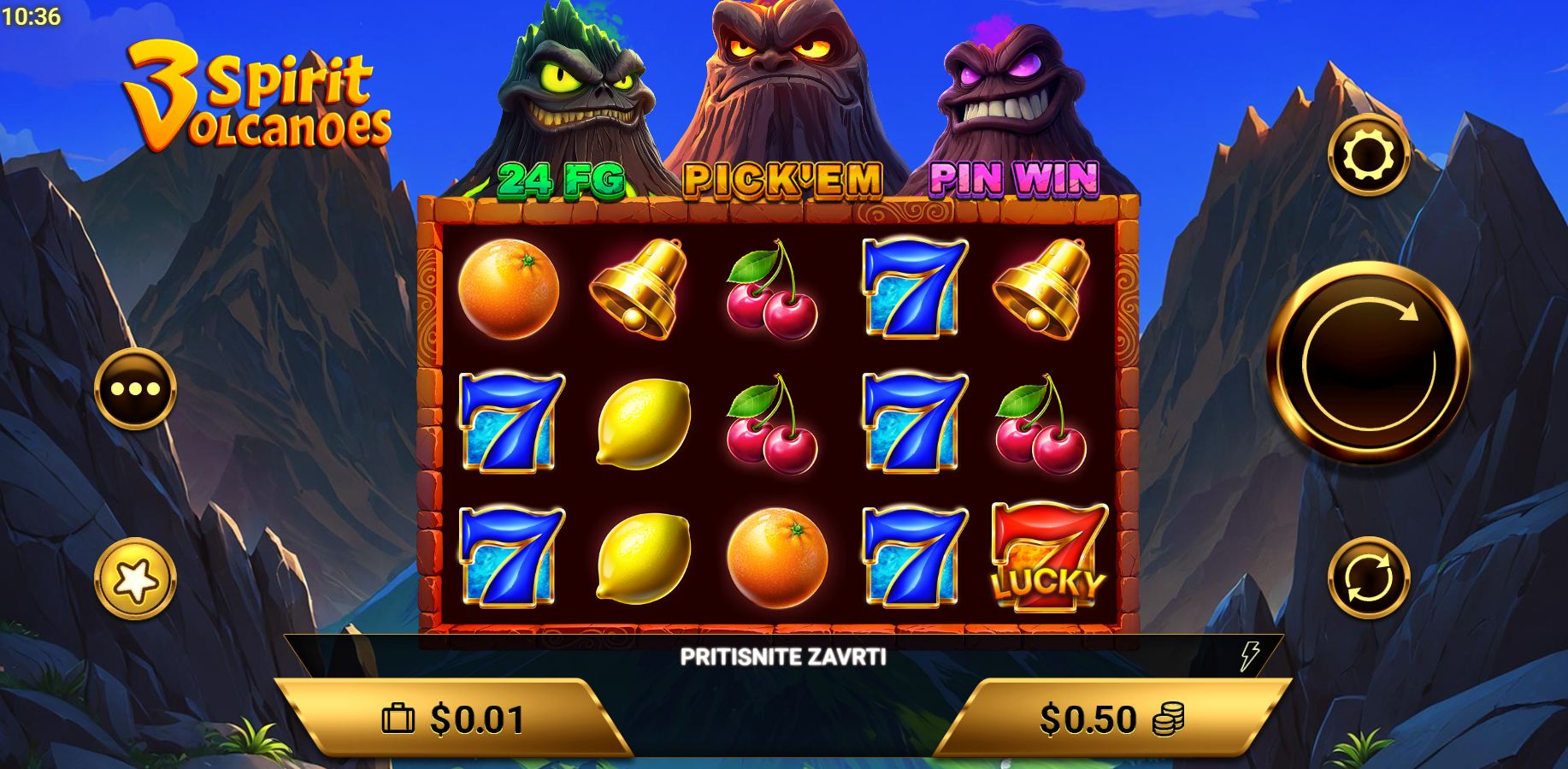This screenshot has width=1568, height=769.
Task: Activate the autoplay circular arrows button
Action: [x=1368, y=578]
